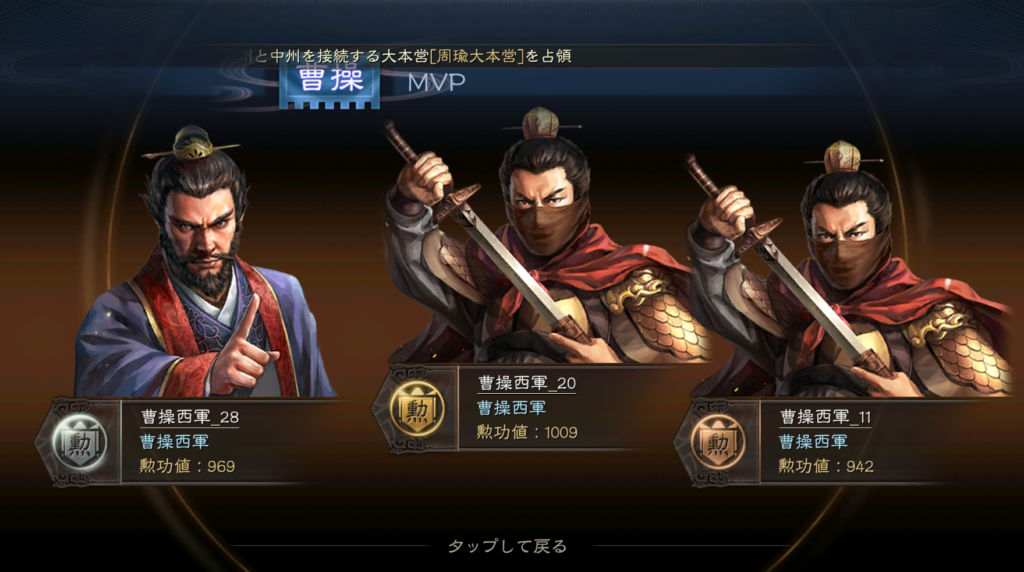1024x572 pixels.
Task: View the bearded commander portrait pointing forward
Action: pos(205,270)
